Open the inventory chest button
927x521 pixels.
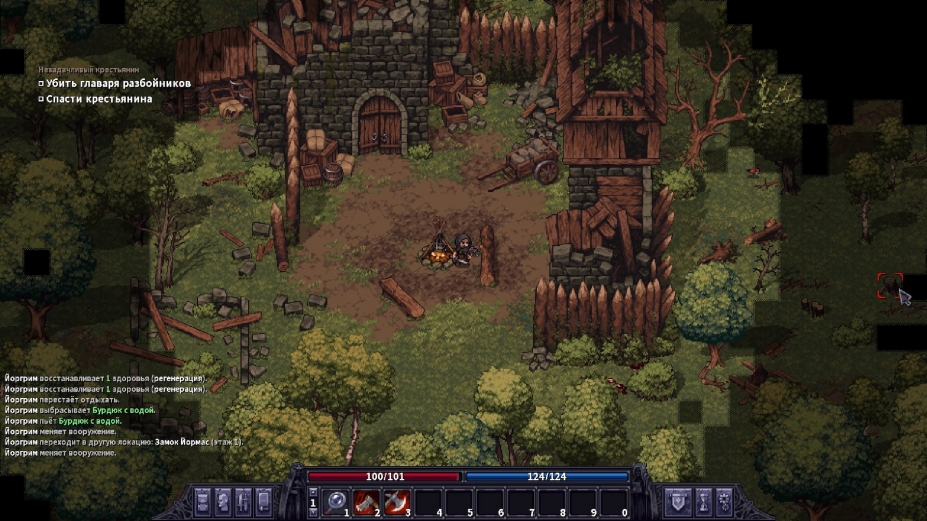point(203,501)
